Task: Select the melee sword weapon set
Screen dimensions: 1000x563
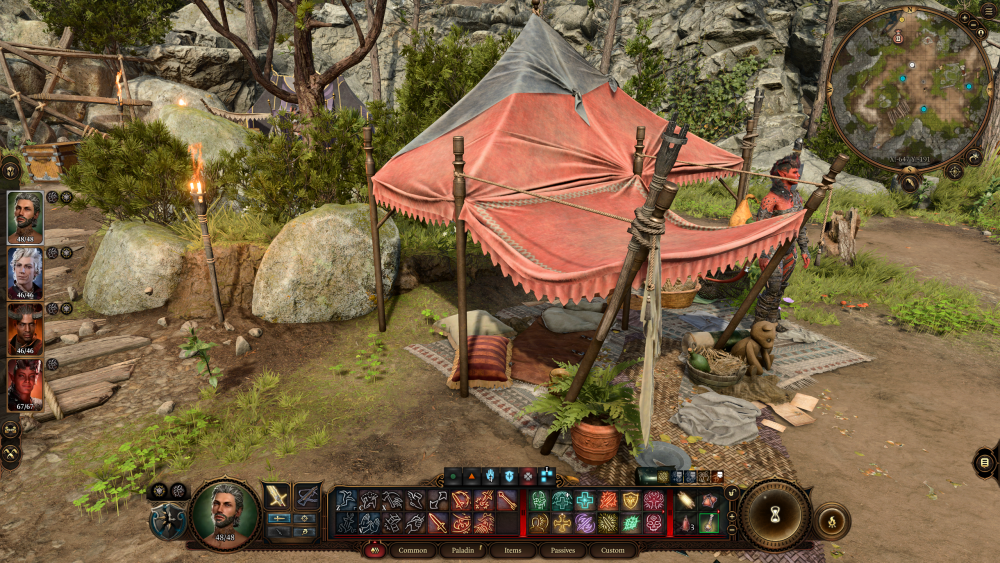Action: point(276,497)
